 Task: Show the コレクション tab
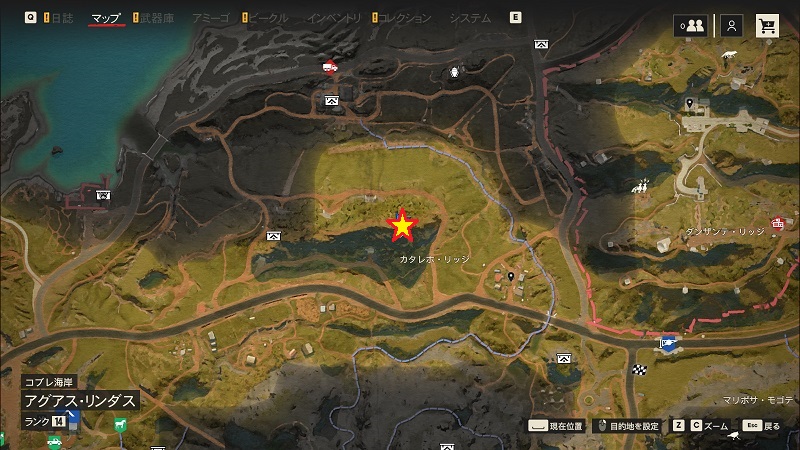pyautogui.click(x=405, y=18)
